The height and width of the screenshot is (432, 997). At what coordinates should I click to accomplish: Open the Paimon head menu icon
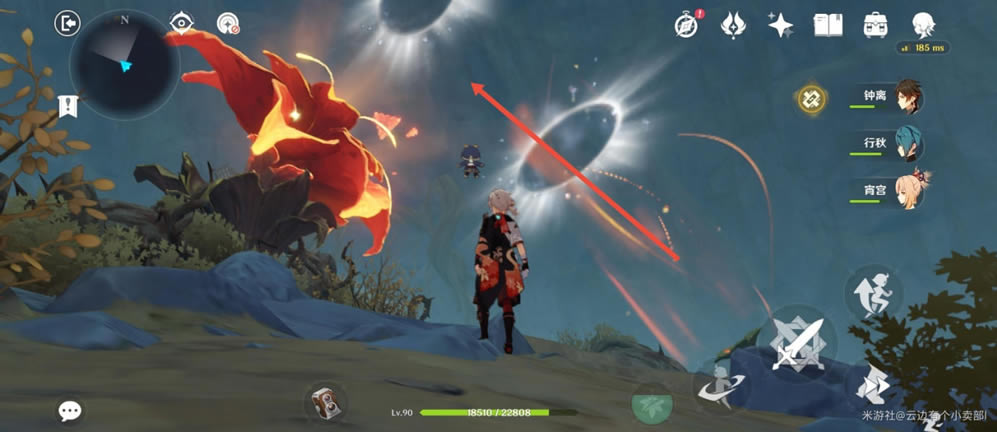(x=923, y=24)
